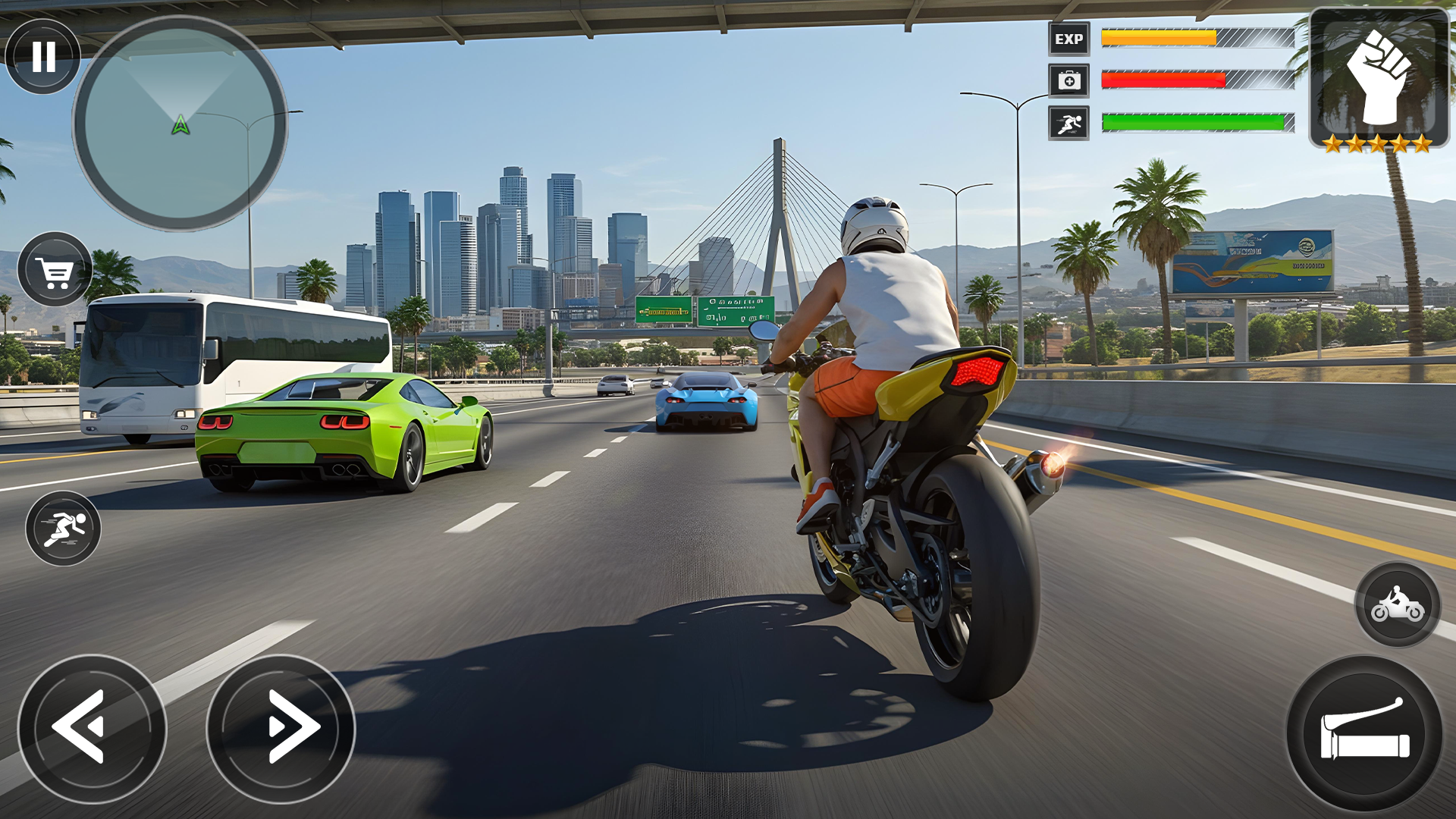Open the shopping cart store
The width and height of the screenshot is (1456, 819).
tap(55, 270)
